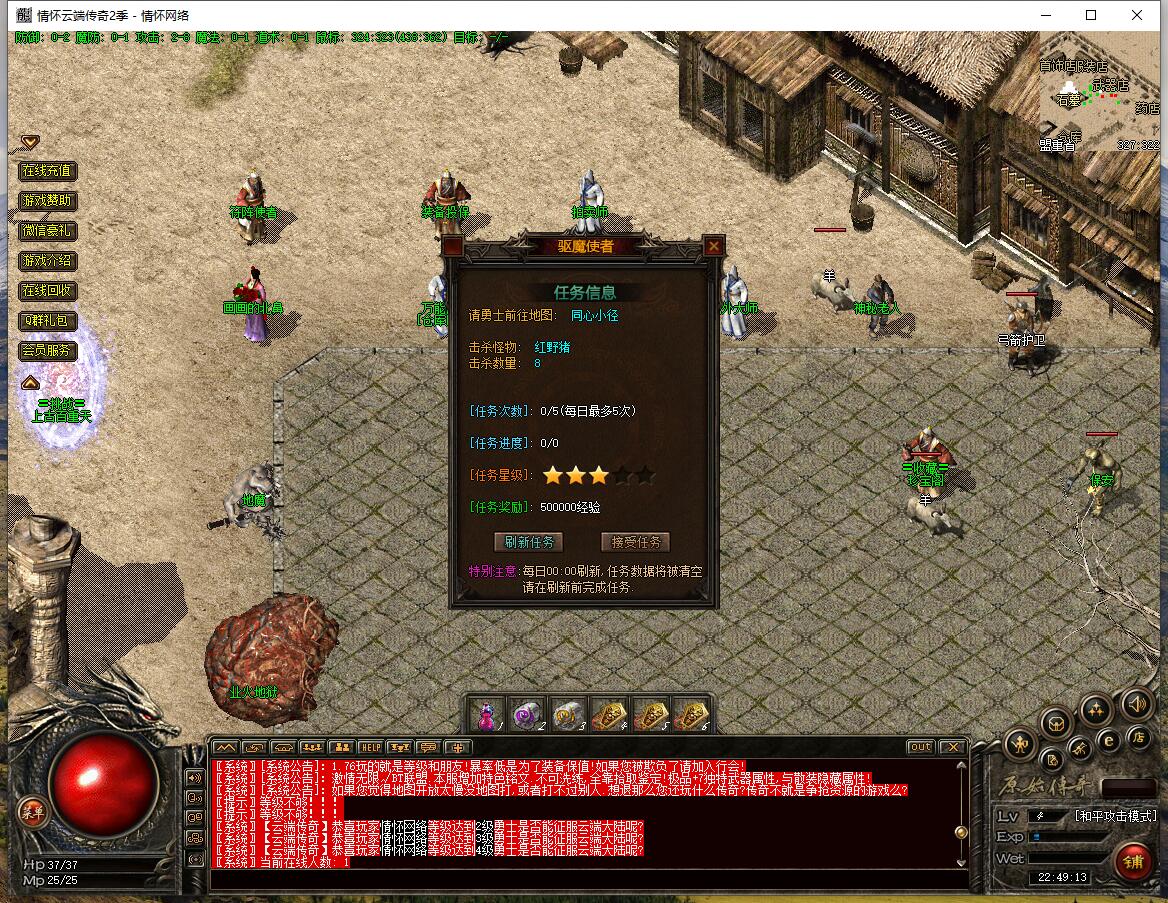
Task: Click the HELP button on the chat toolbar
Action: [x=371, y=747]
